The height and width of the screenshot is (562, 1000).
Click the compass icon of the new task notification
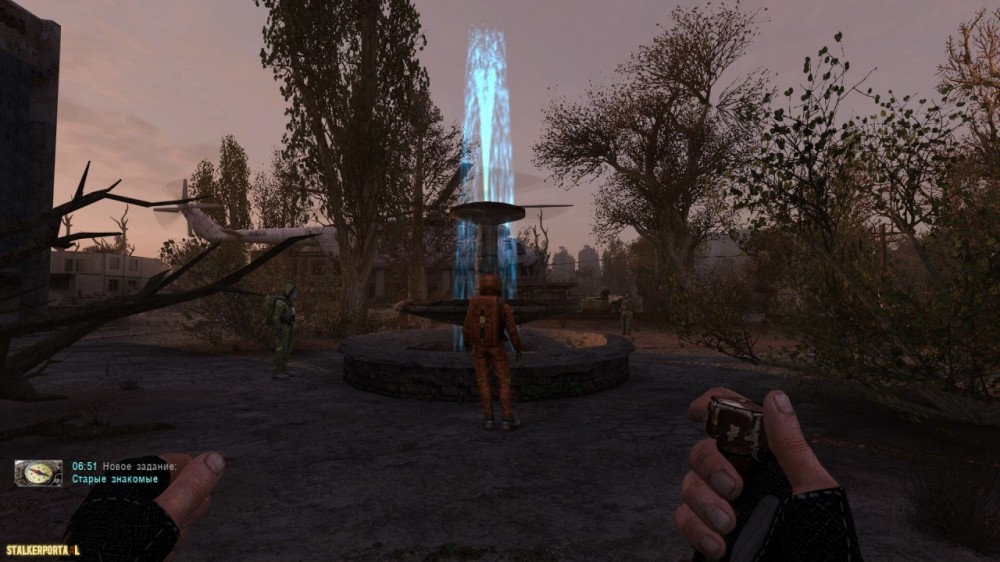click(x=38, y=473)
